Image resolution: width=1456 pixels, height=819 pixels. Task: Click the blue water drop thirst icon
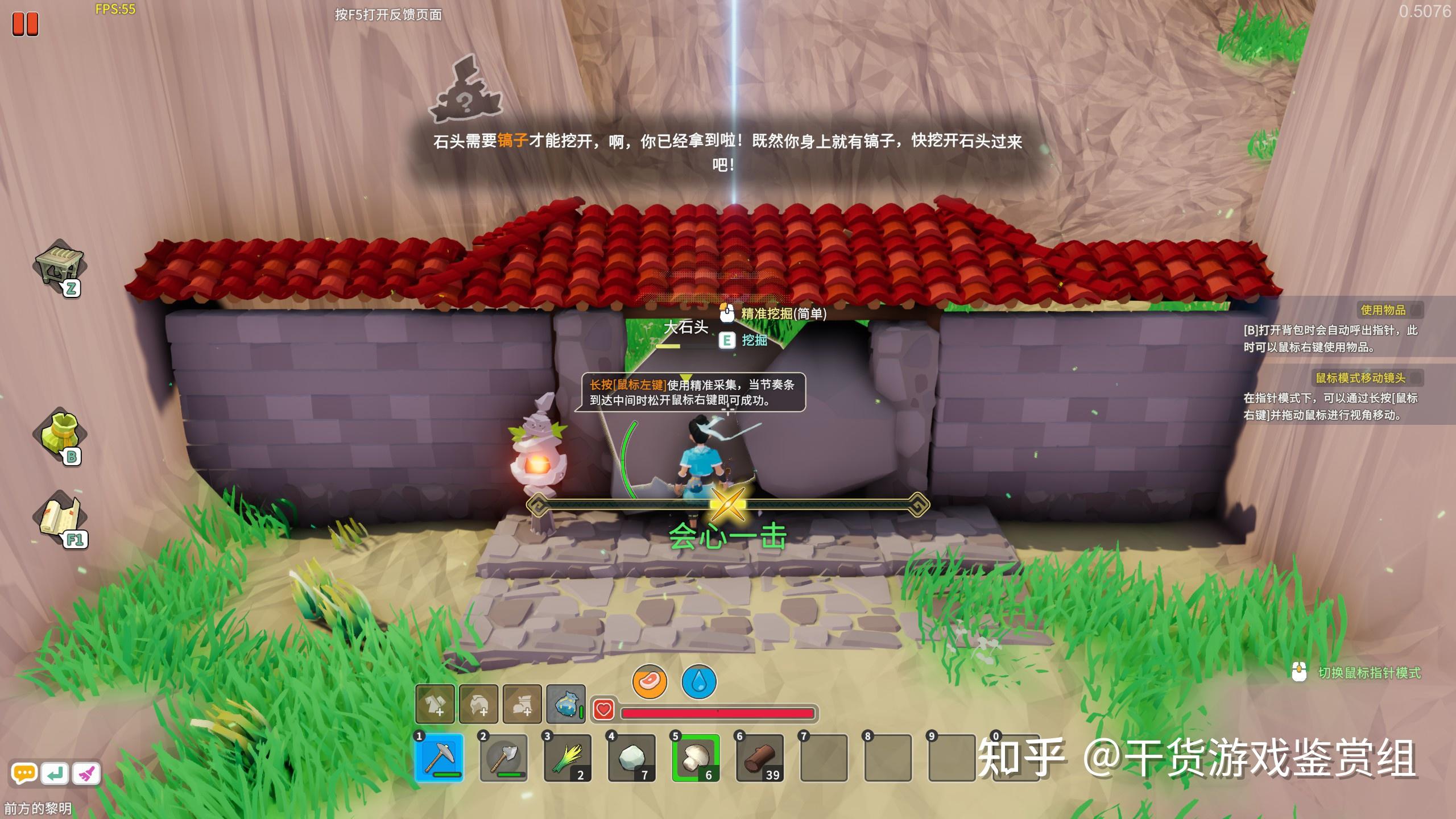click(699, 681)
